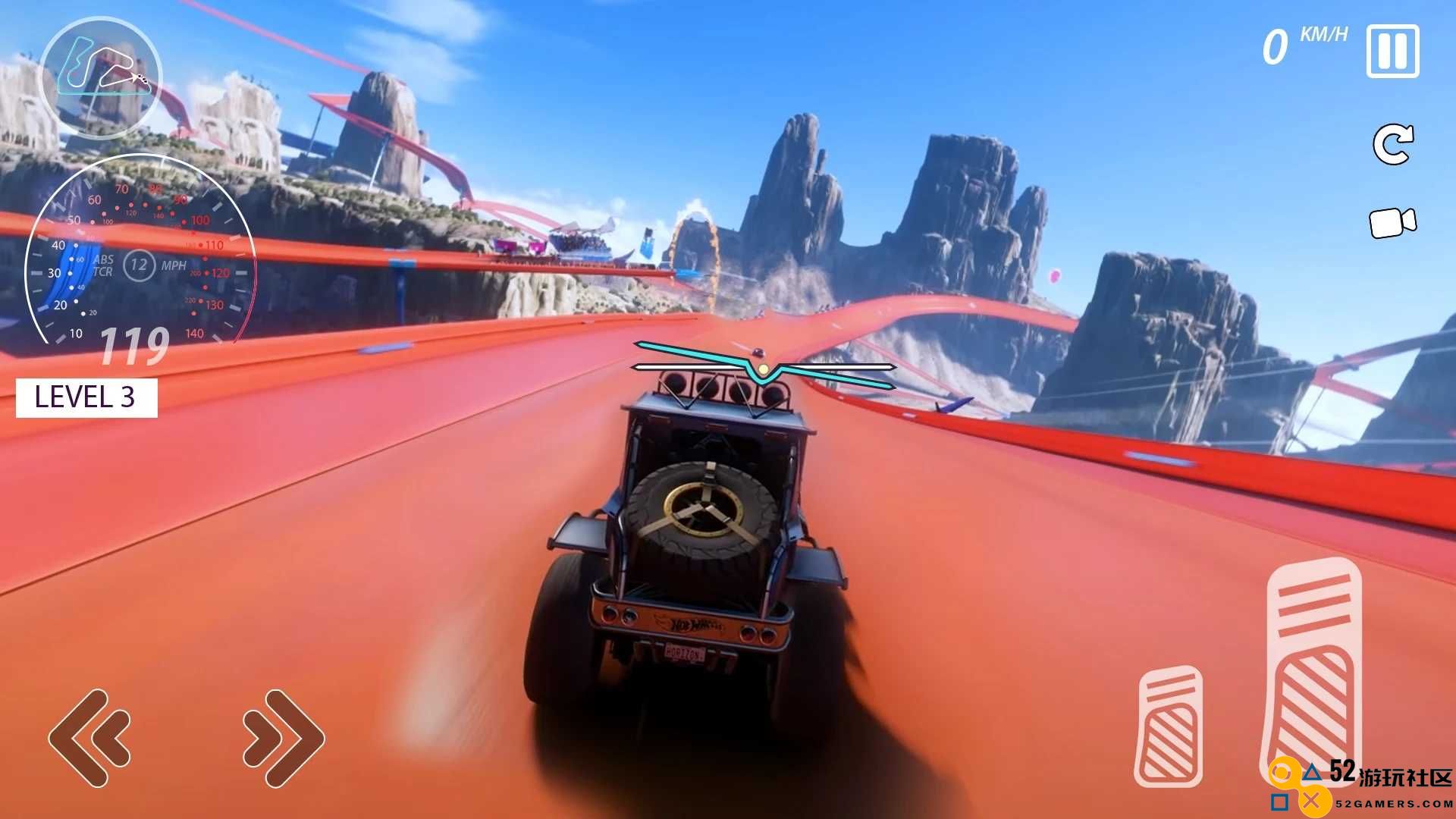Steer right with the double-arrow button

coord(284,737)
